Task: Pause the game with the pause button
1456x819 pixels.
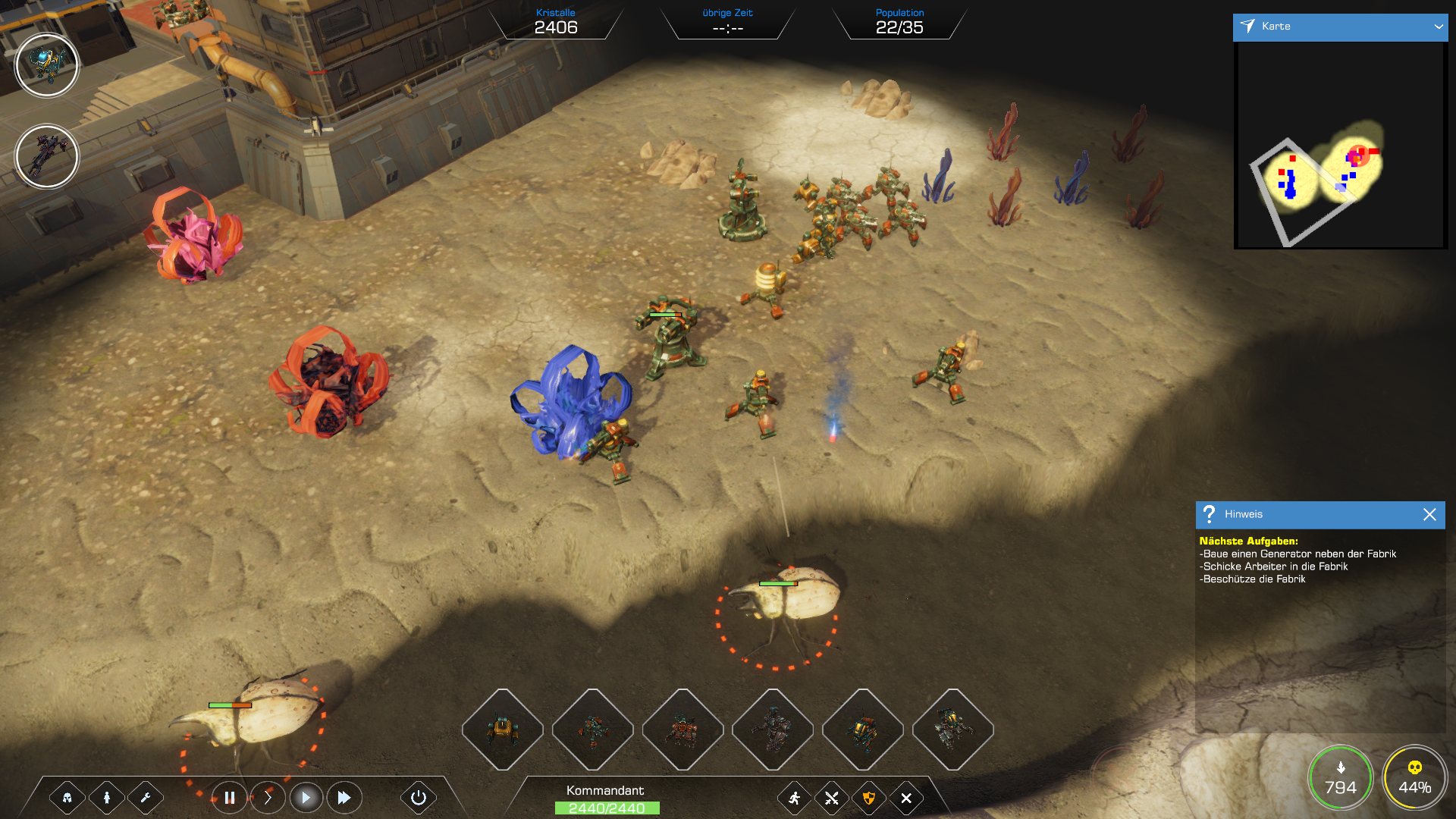Action: (x=229, y=798)
